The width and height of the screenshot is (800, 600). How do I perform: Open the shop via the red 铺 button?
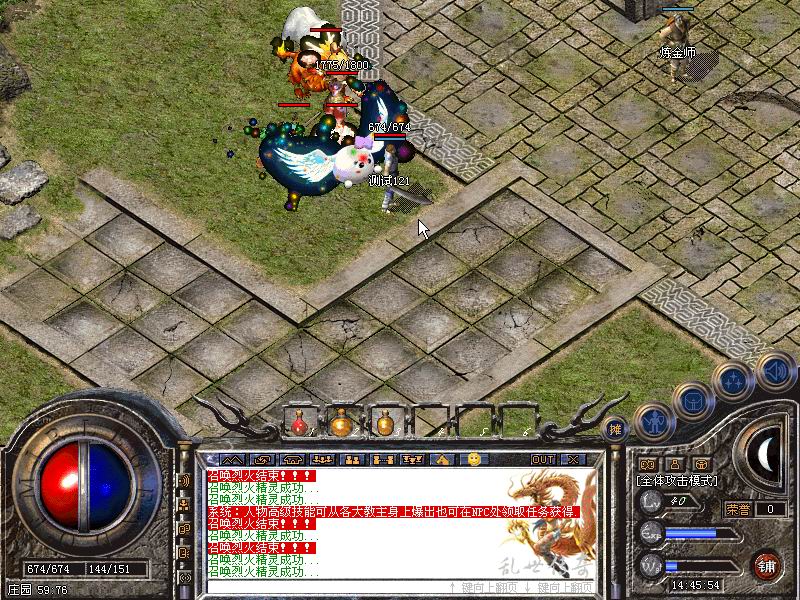point(767,563)
